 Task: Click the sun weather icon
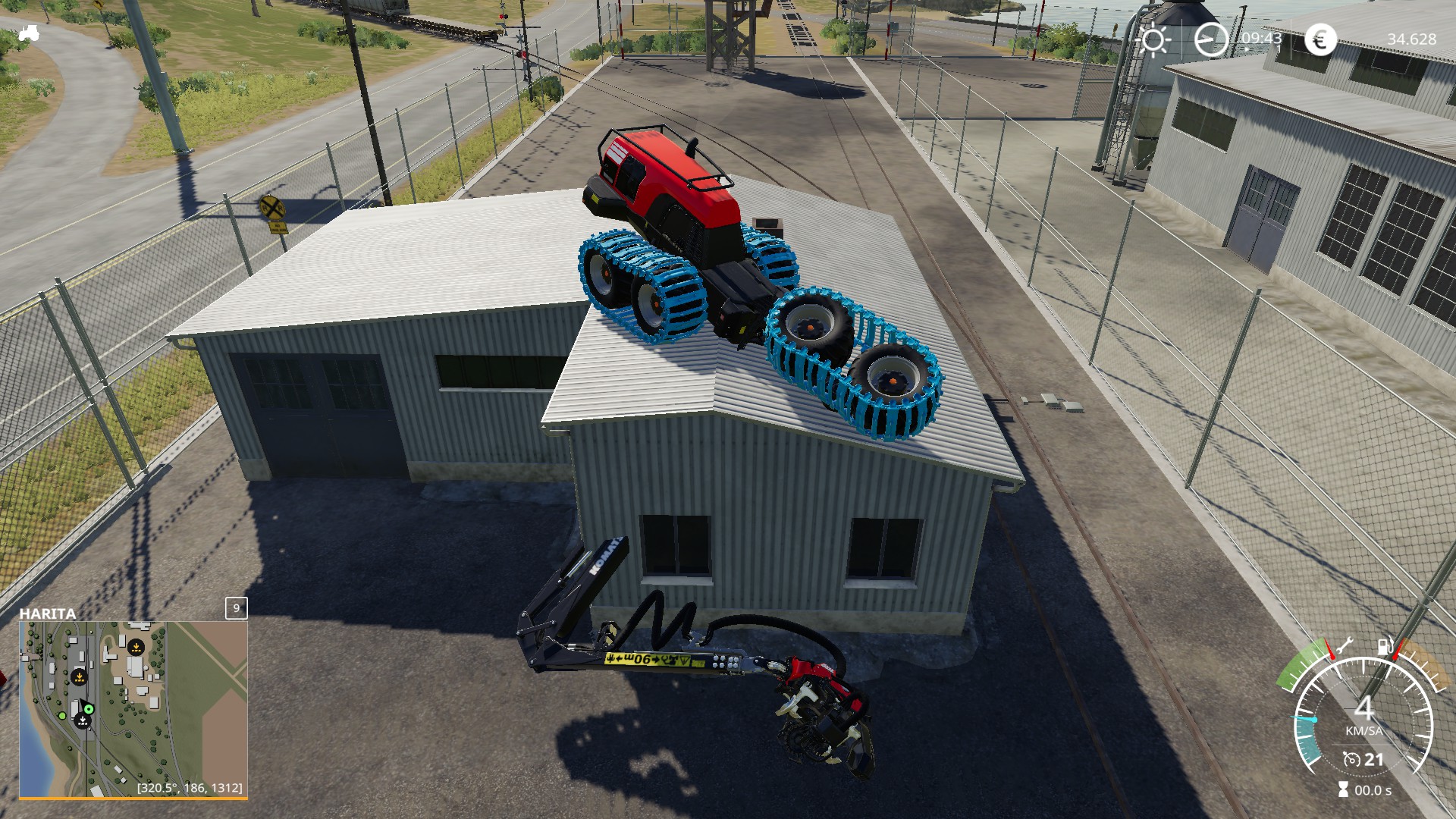coord(1153,39)
